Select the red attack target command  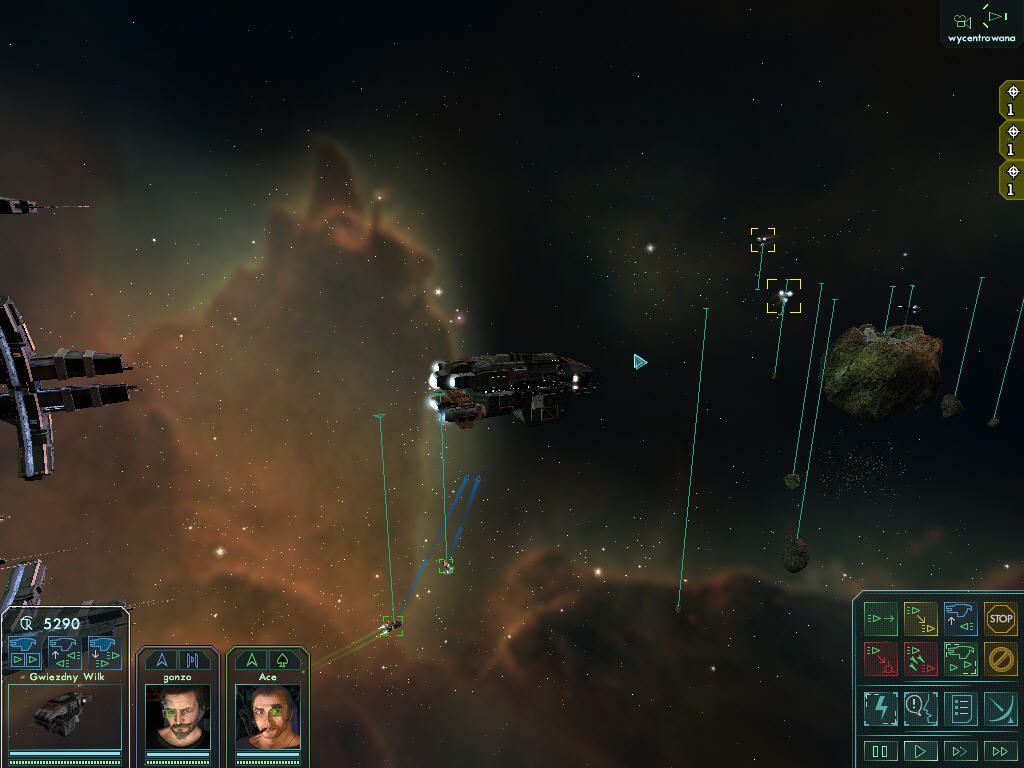click(880, 659)
